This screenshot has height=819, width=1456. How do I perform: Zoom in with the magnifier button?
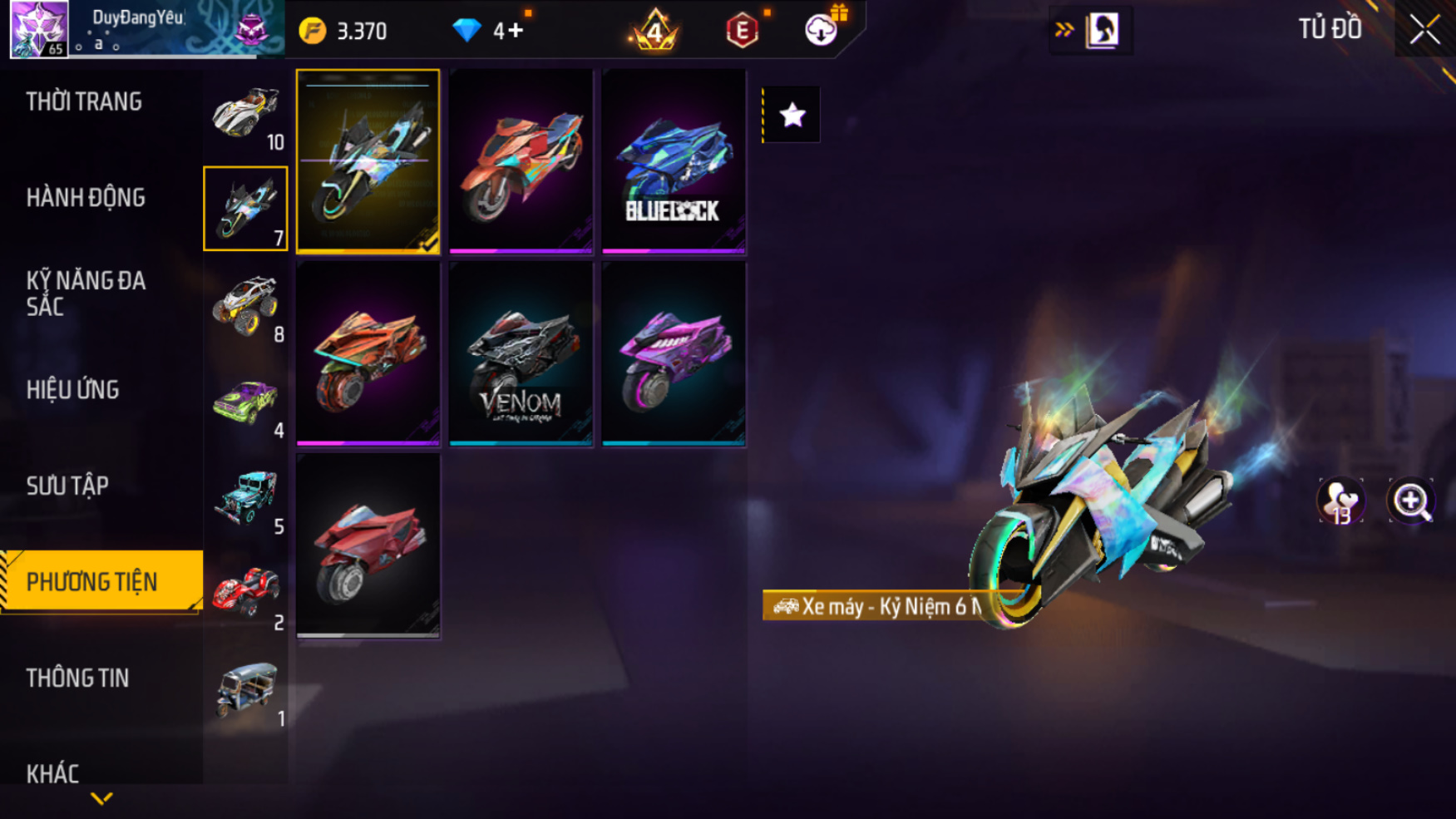click(x=1411, y=501)
